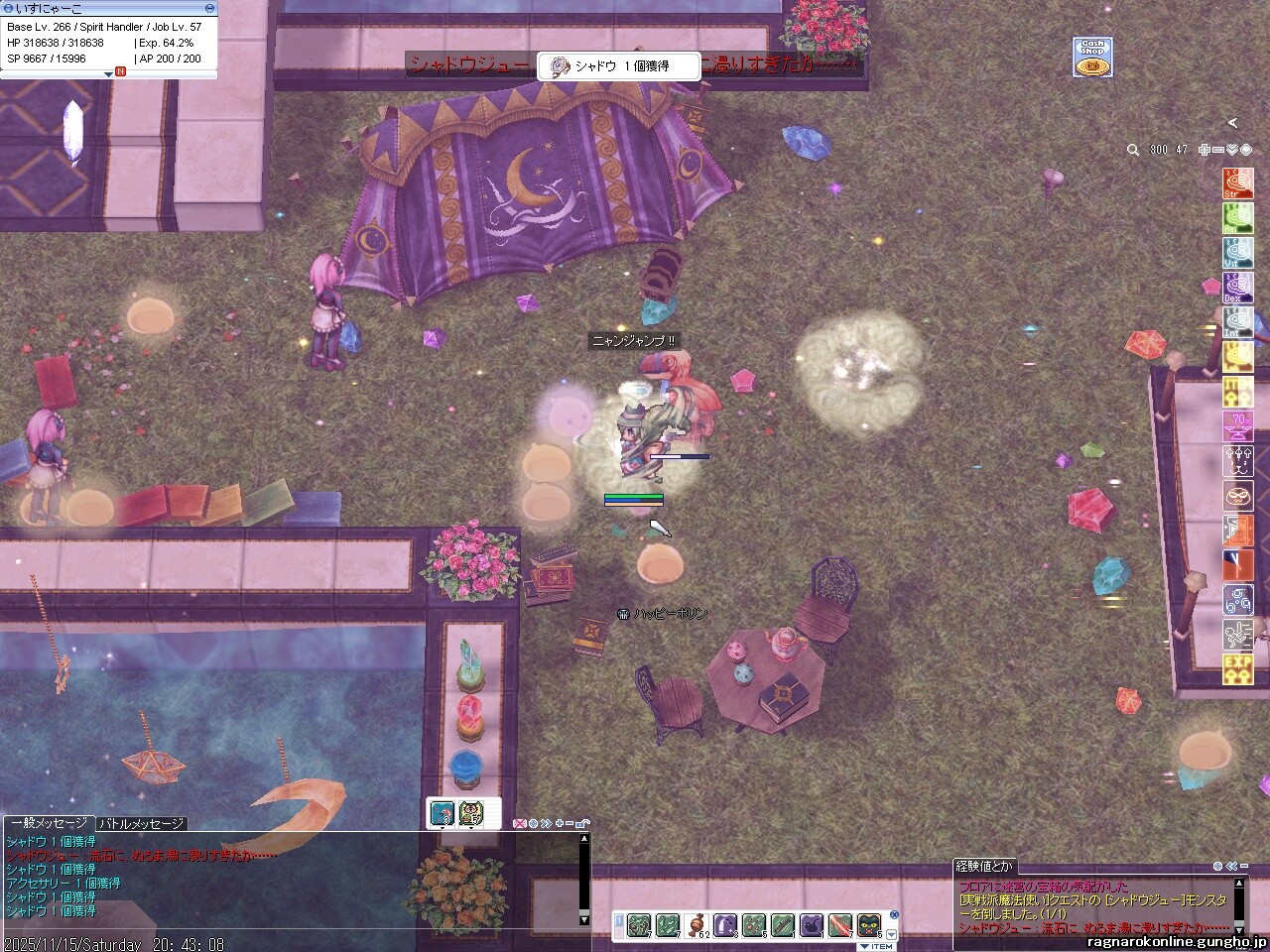Select the 経験値とか message tab

984,867
